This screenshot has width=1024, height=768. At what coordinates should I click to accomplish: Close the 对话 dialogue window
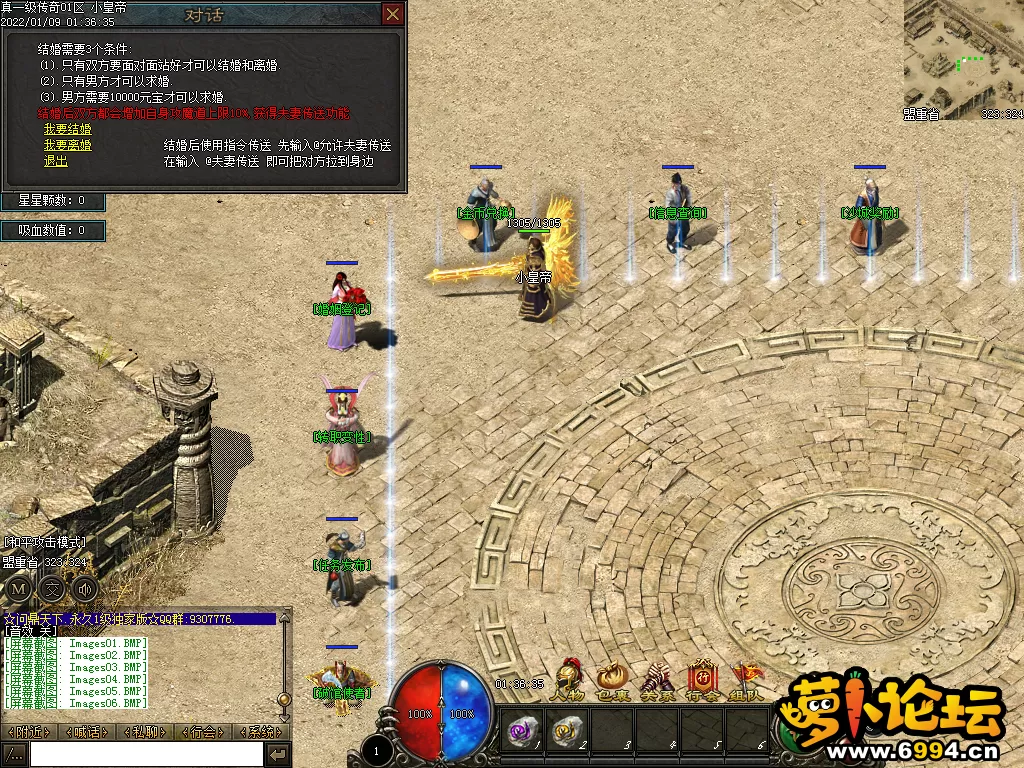click(x=393, y=14)
